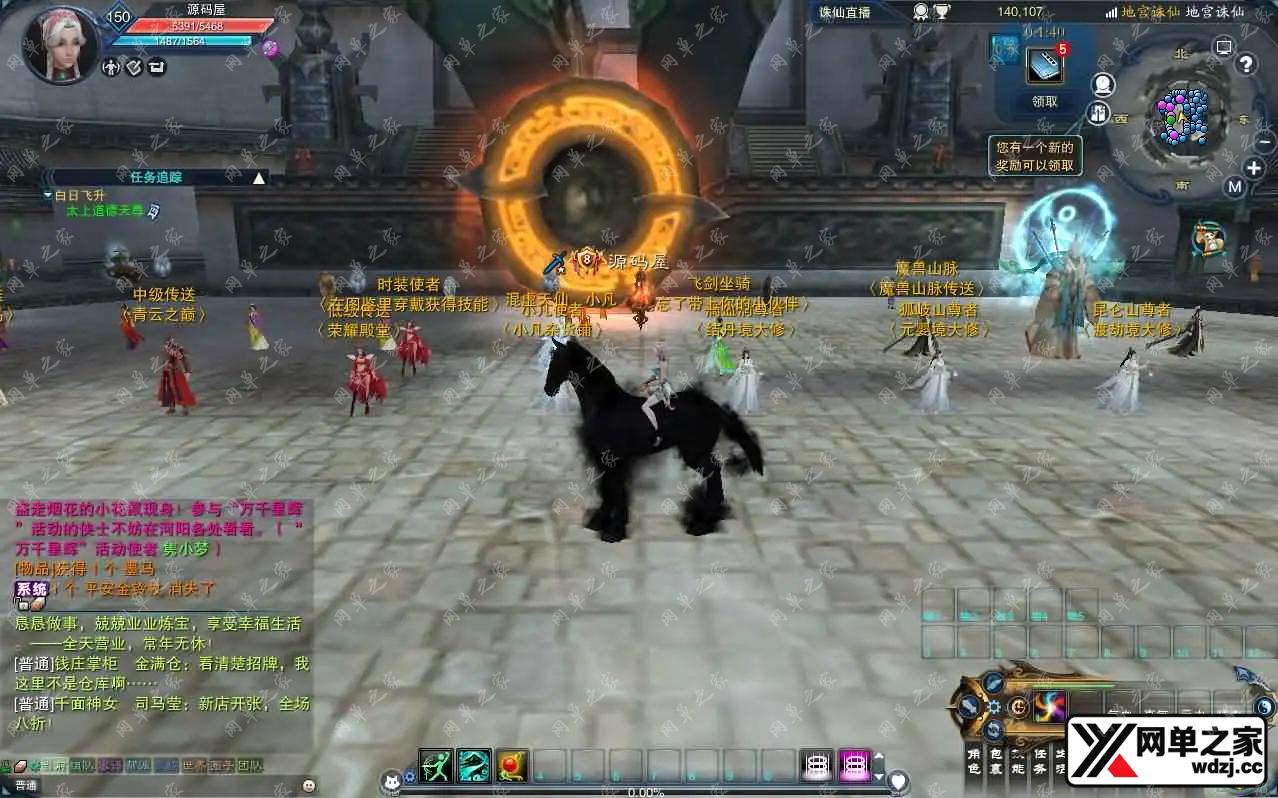Use the cyan wave skill in hotbar

(474, 765)
